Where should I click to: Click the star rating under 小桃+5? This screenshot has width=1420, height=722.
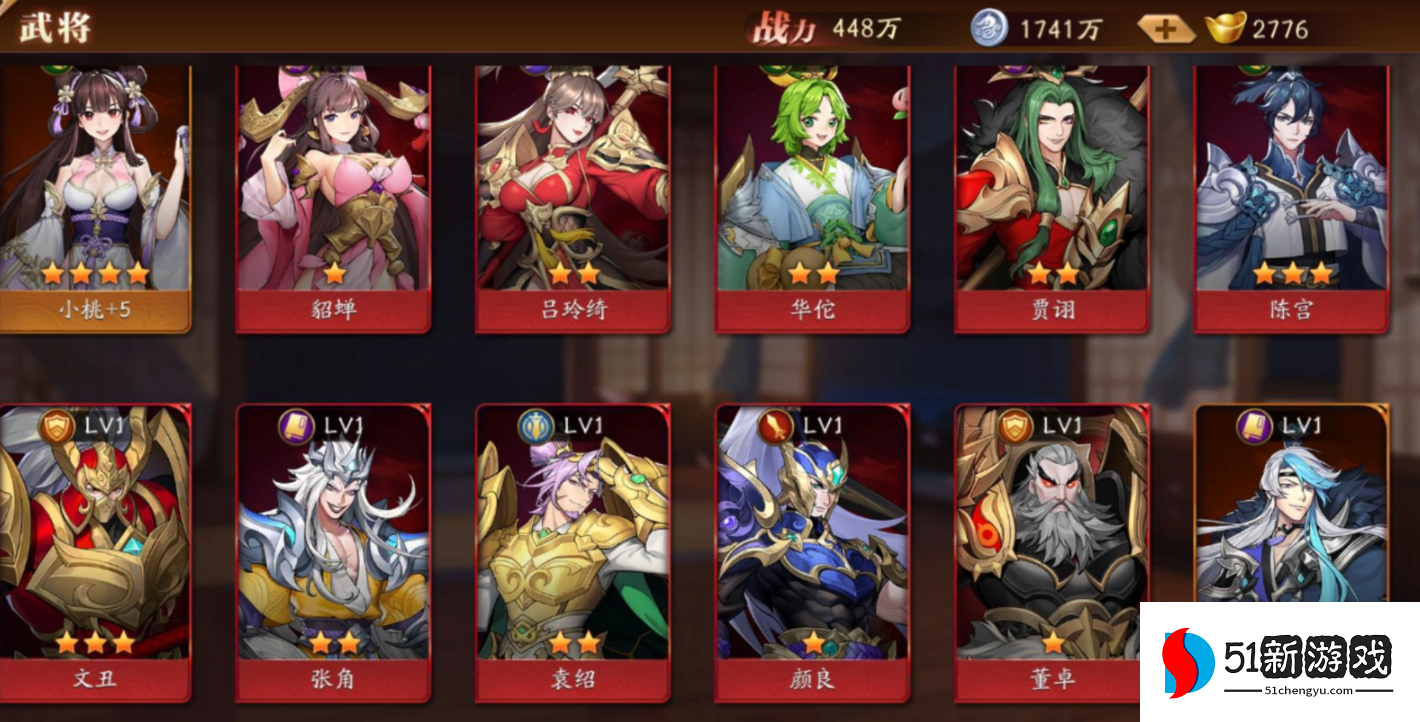point(96,272)
